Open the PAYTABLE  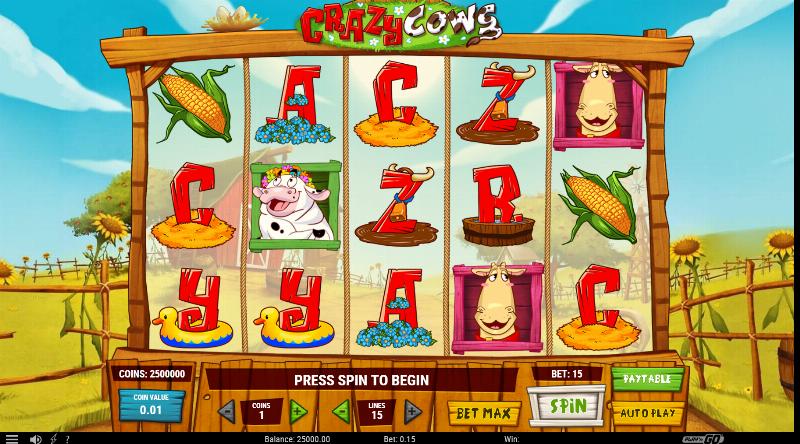(x=647, y=381)
